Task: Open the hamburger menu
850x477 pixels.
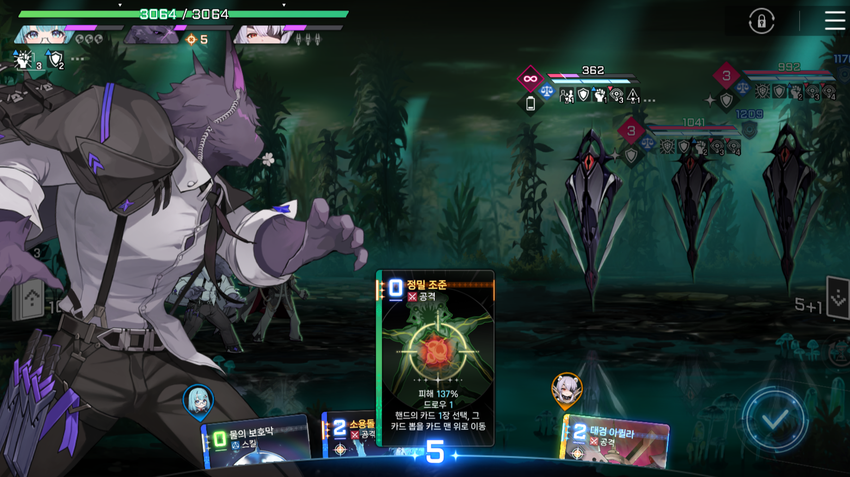Action: click(x=834, y=21)
